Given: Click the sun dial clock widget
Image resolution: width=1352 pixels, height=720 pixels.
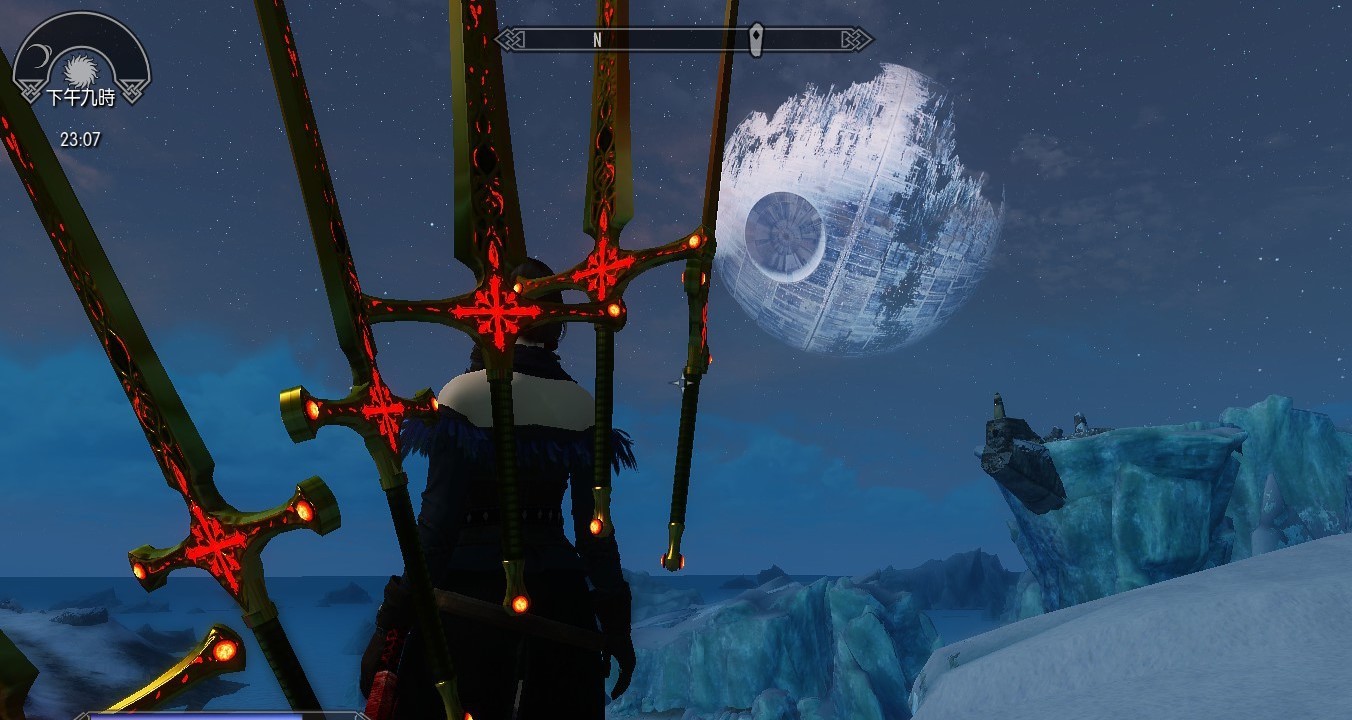Looking at the screenshot, I should tap(80, 68).
